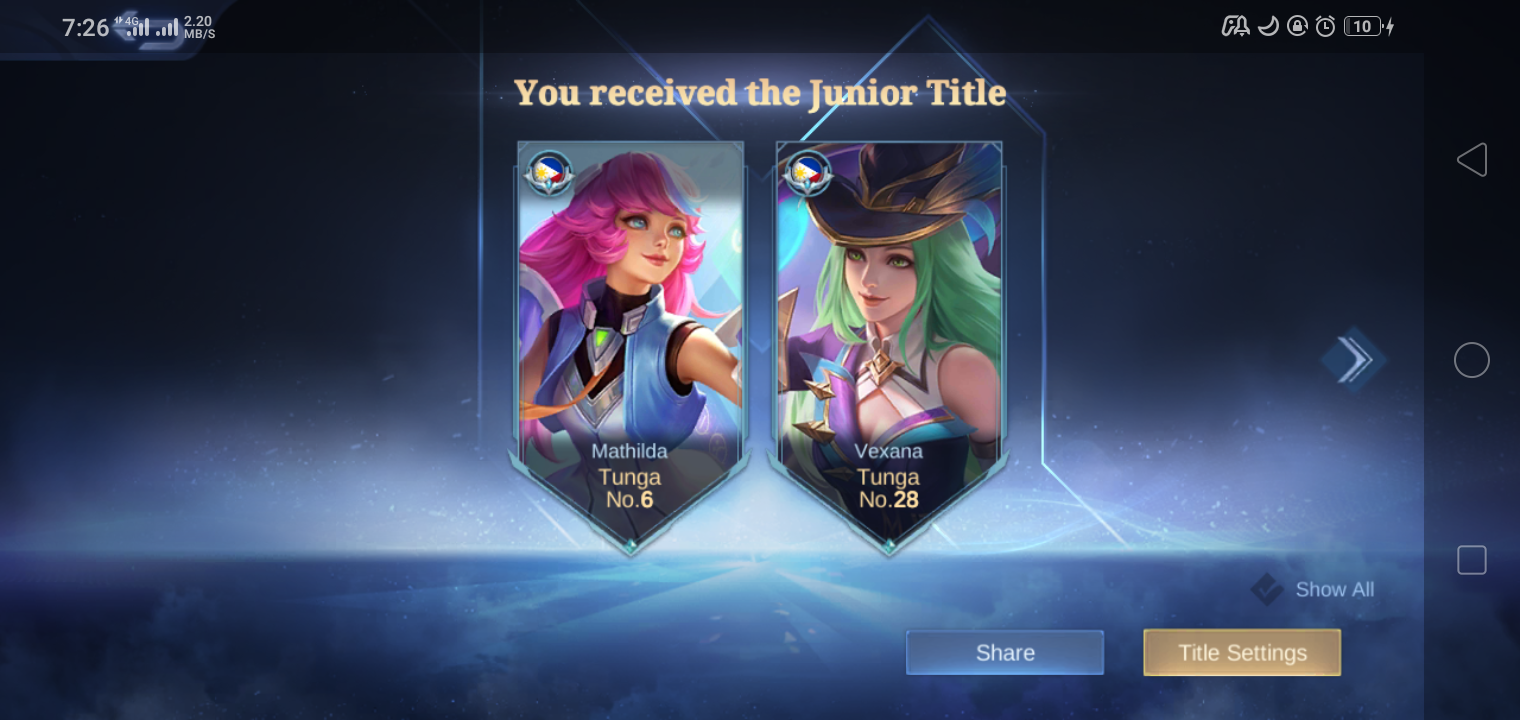1520x720 pixels.
Task: Toggle the checkmark beside Show All
Action: [1266, 590]
